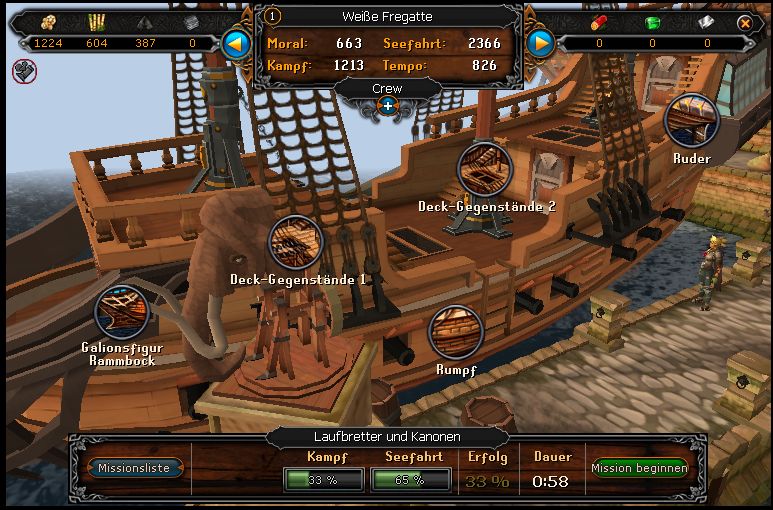This screenshot has height=510, width=773.
Task: Start the mission with Mission beginnen
Action: click(639, 468)
